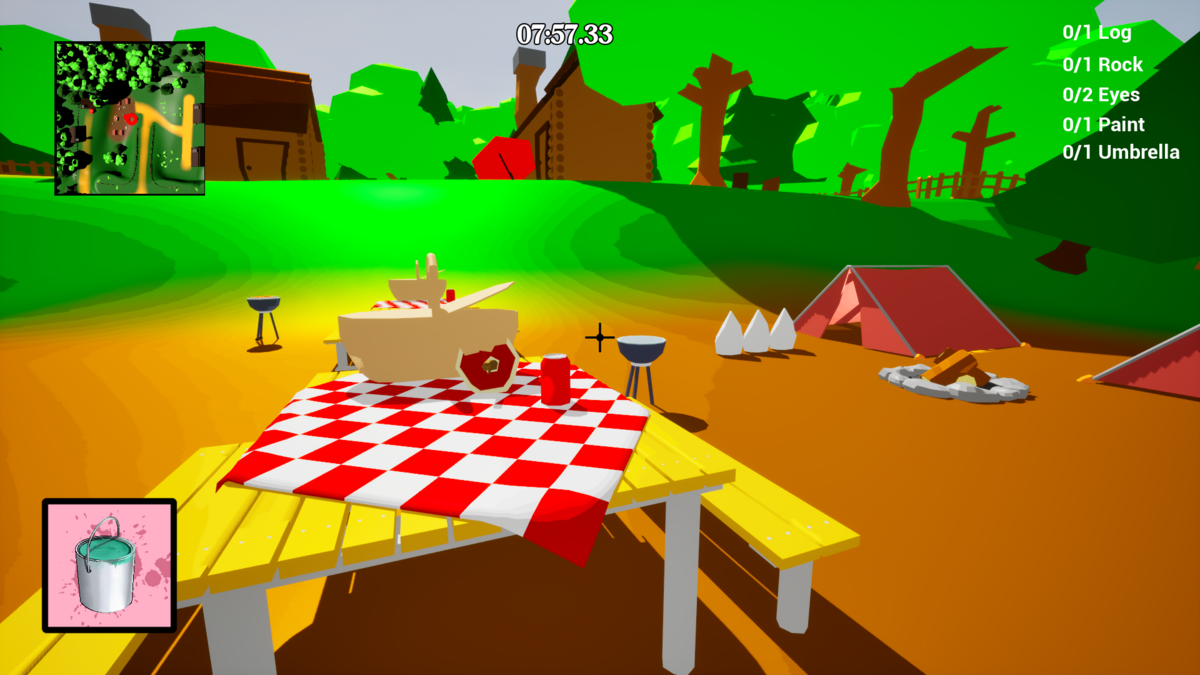The width and height of the screenshot is (1200, 675).
Task: Click the Eyes objective entry
Action: tap(1101, 95)
